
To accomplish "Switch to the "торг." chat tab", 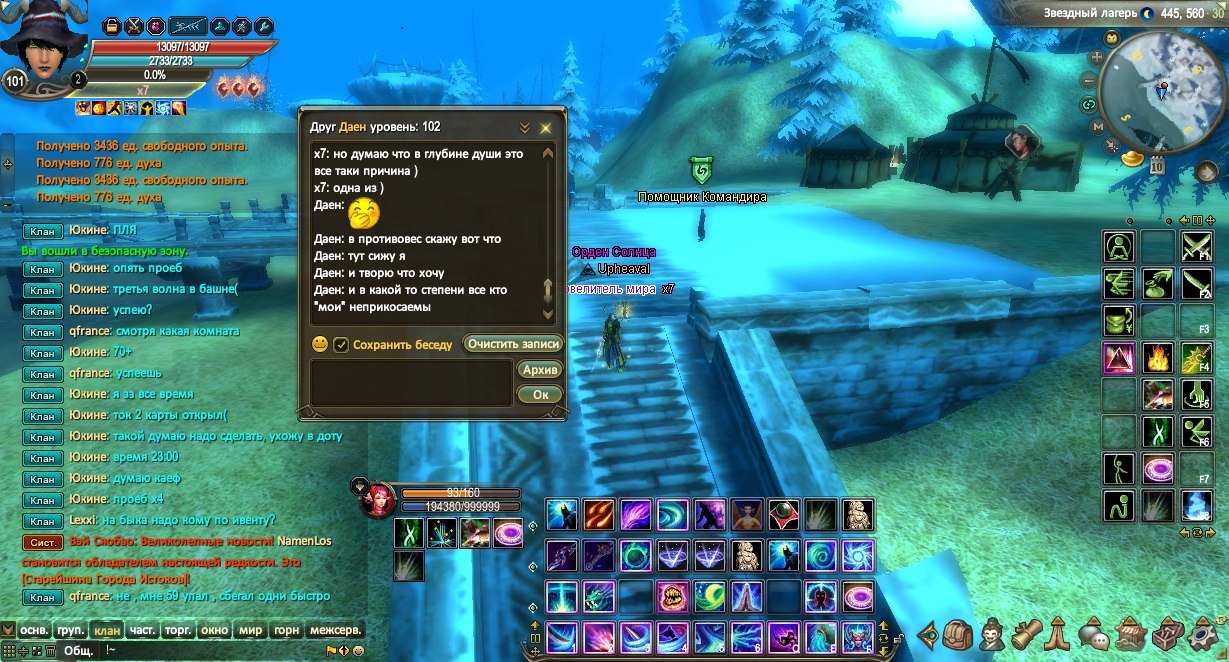I will click(x=179, y=631).
